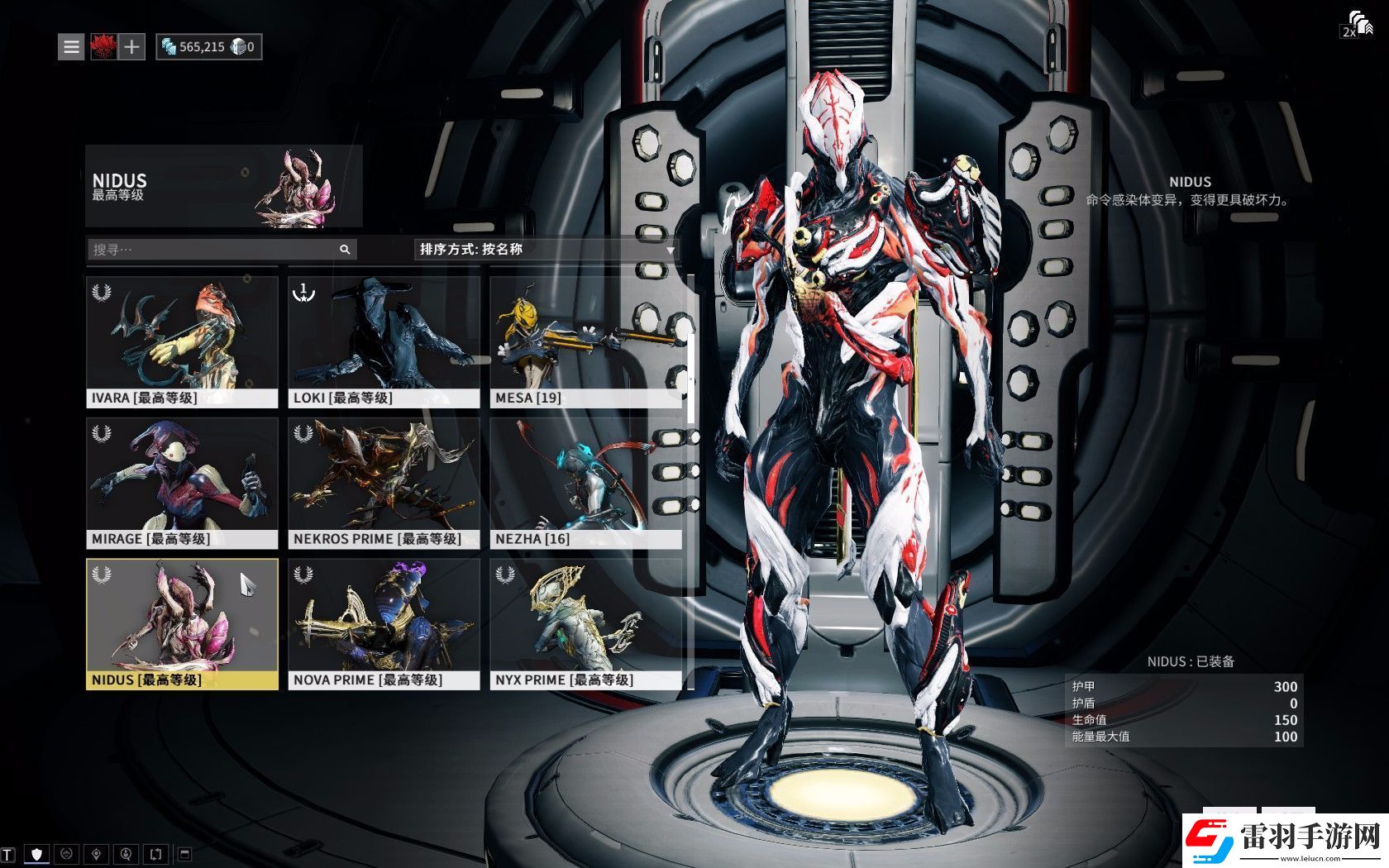1389x868 pixels.
Task: Click the platinum and credits balance display
Action: coord(208,47)
